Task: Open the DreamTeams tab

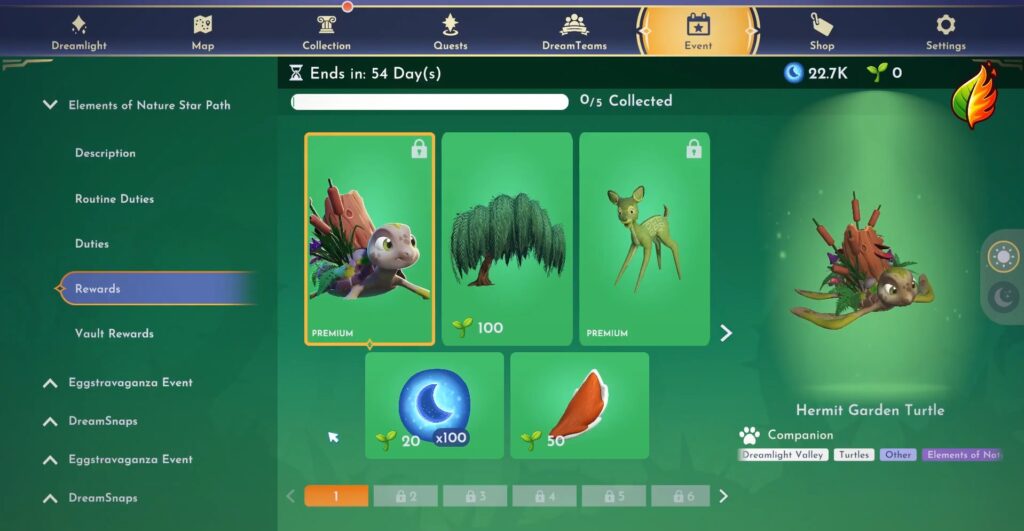Action: click(x=574, y=32)
